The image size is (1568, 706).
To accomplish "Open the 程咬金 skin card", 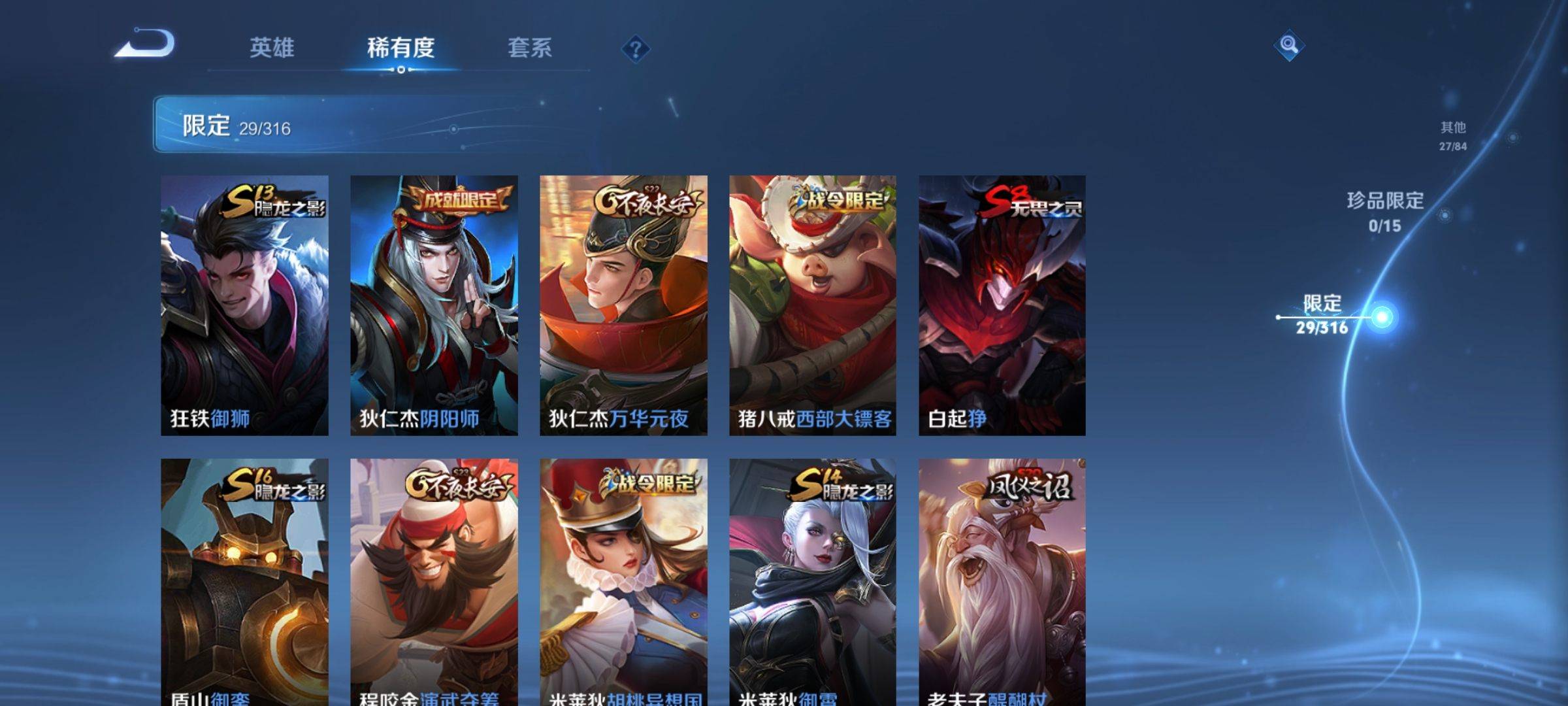I will pos(434,582).
